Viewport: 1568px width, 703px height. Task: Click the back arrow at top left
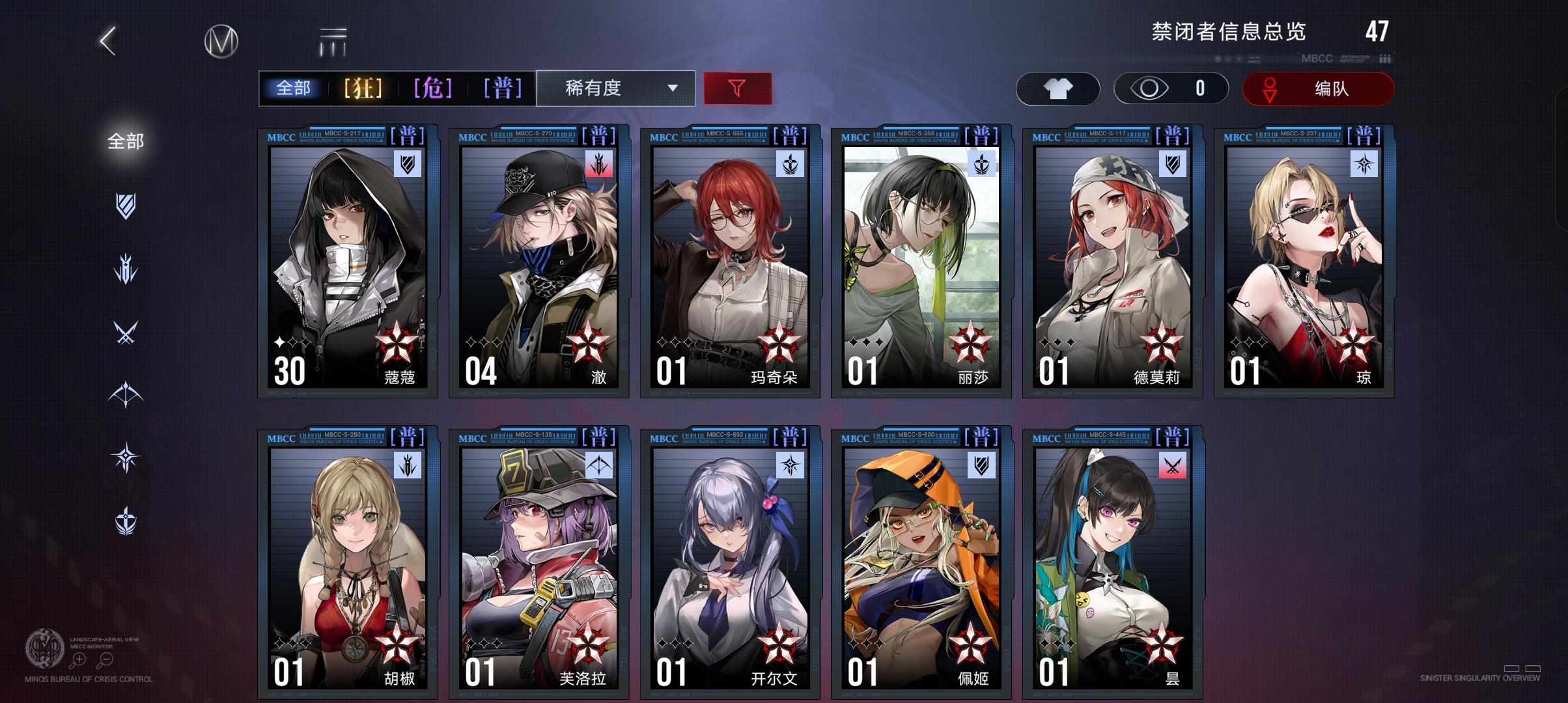pyautogui.click(x=108, y=42)
